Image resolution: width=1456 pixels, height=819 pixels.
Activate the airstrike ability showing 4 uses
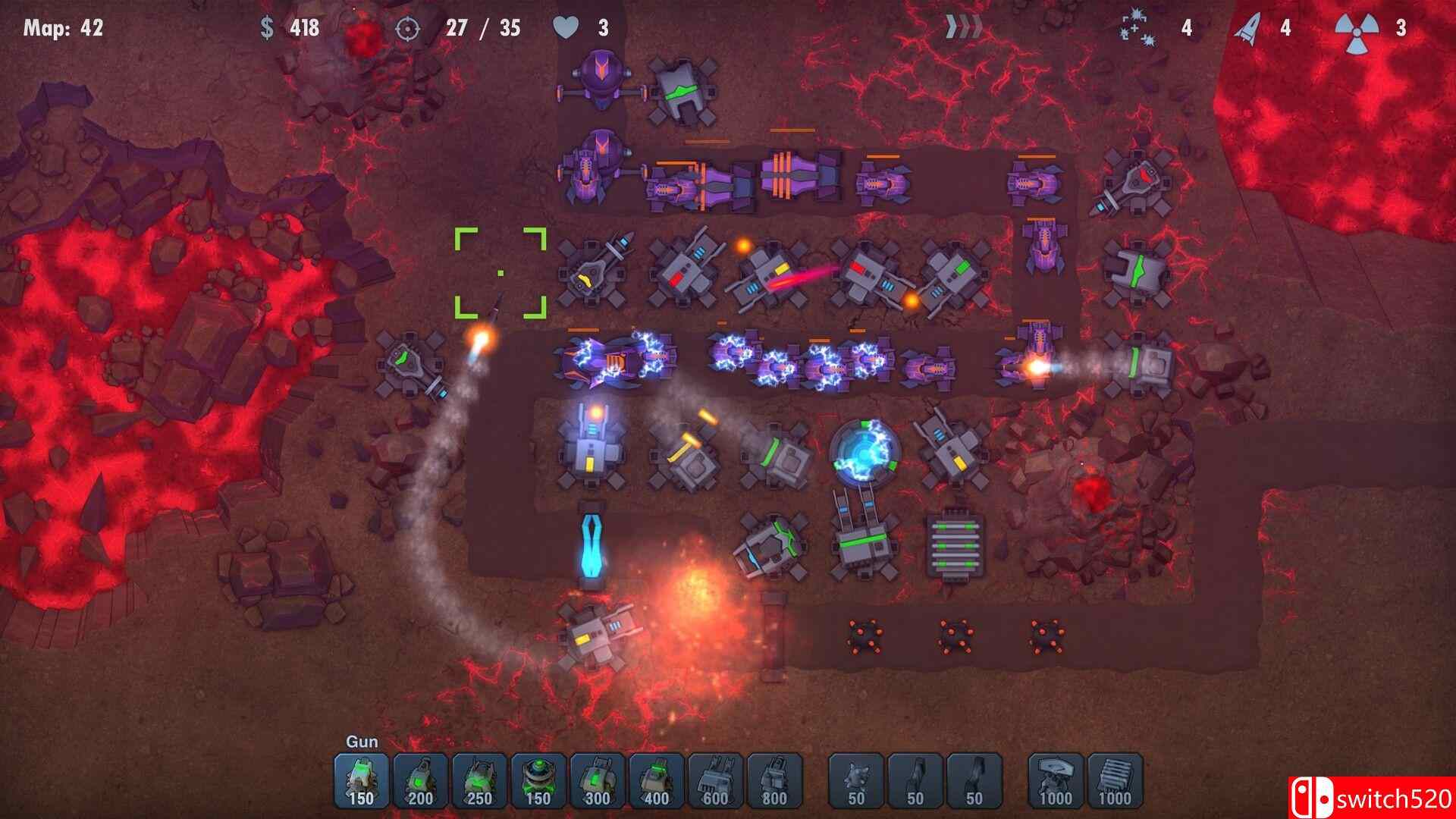pos(1136,28)
